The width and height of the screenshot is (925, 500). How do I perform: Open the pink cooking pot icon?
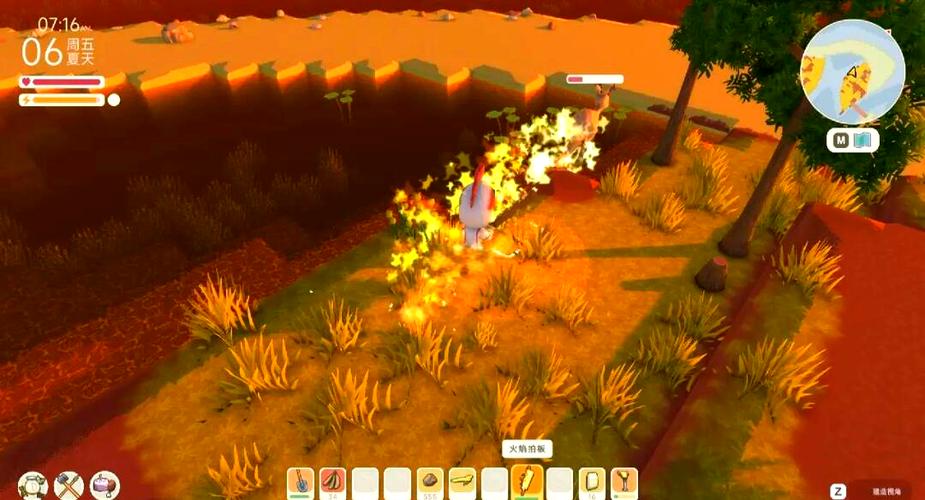click(105, 485)
